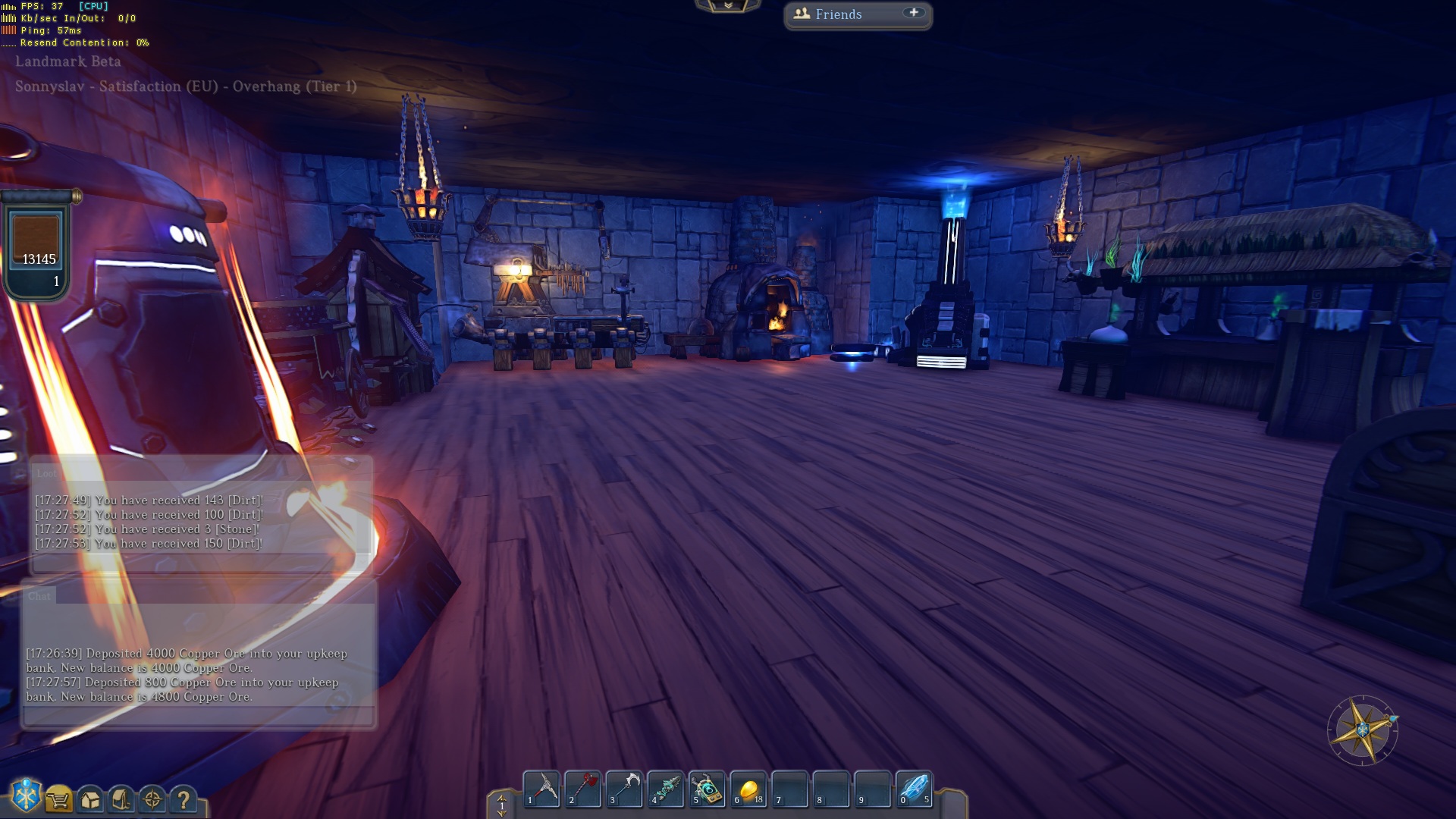Select the pickaxe in hotbar slot 1
This screenshot has width=1456, height=819.
(x=542, y=789)
